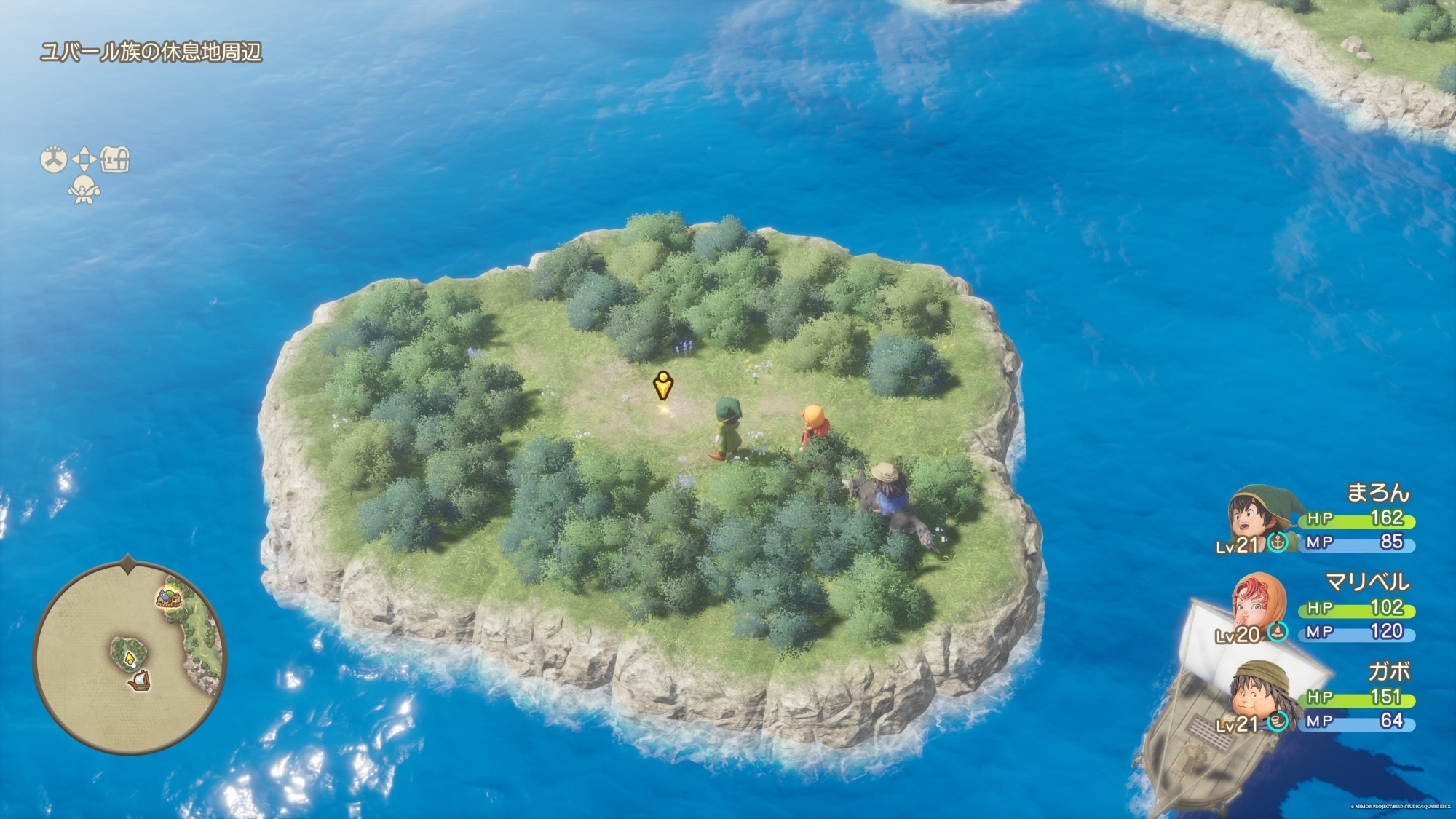Click the anchor vocation icon beside まろん
The width and height of the screenshot is (1456, 819).
click(1278, 542)
